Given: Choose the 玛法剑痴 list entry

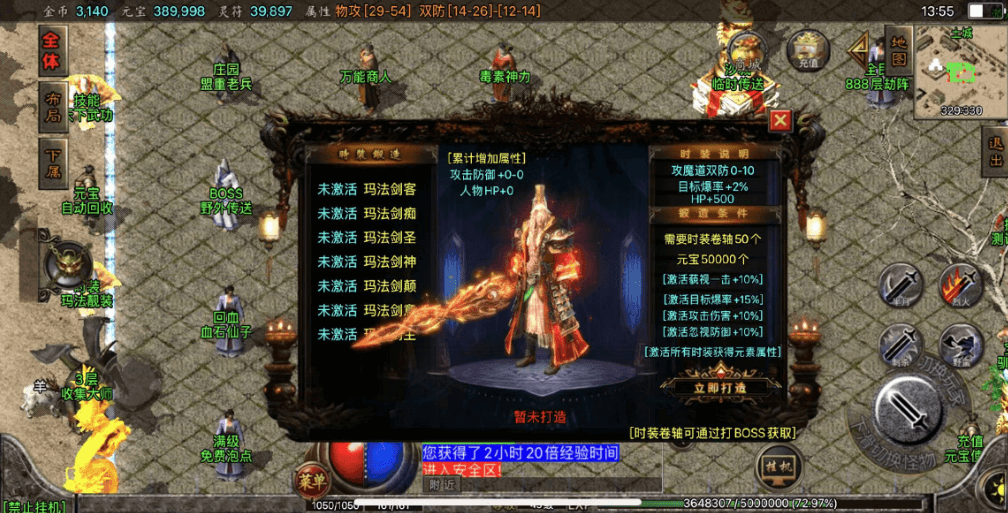Looking at the screenshot, I should [x=367, y=213].
